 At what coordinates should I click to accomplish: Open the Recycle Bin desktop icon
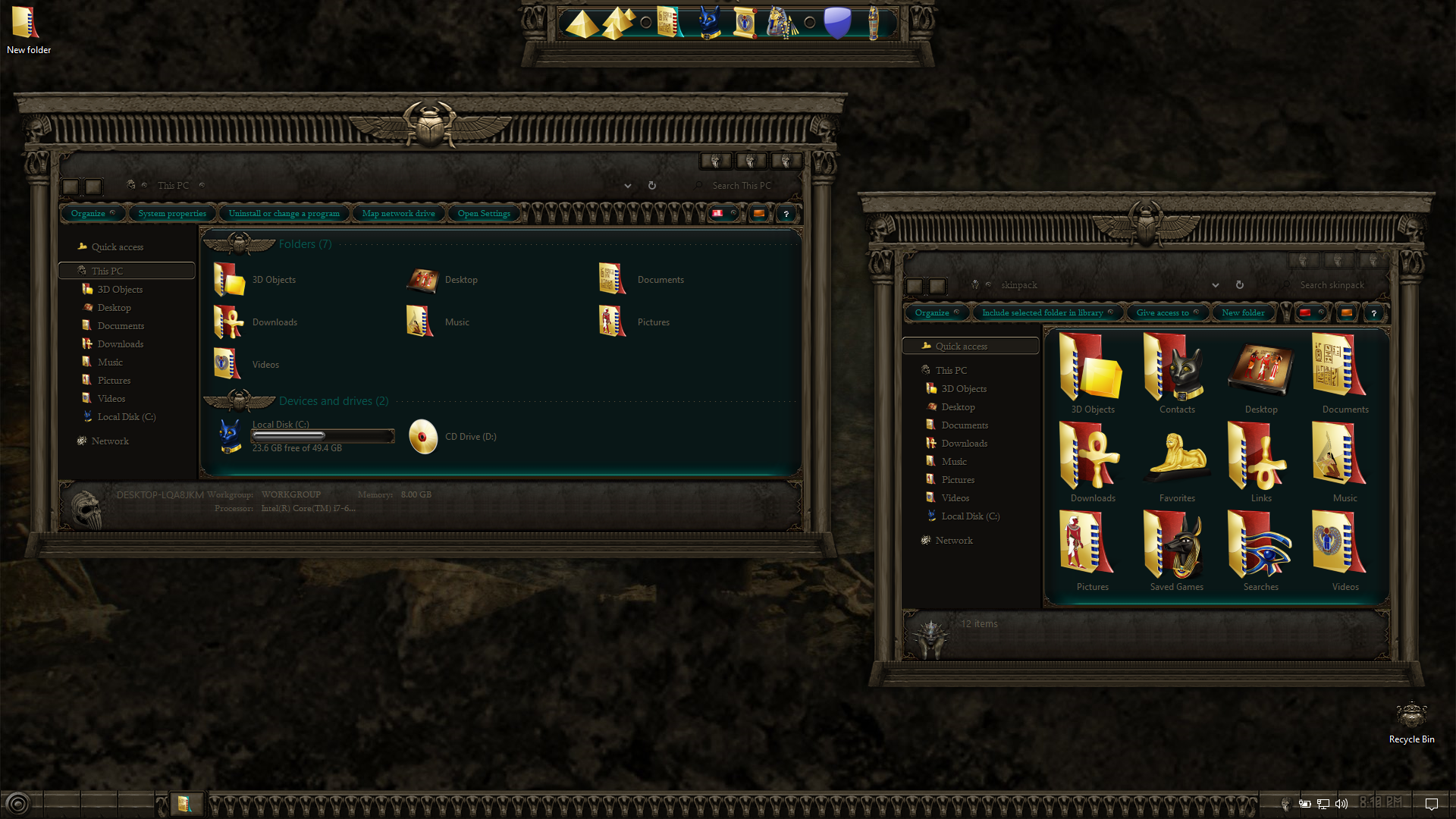[x=1411, y=722]
